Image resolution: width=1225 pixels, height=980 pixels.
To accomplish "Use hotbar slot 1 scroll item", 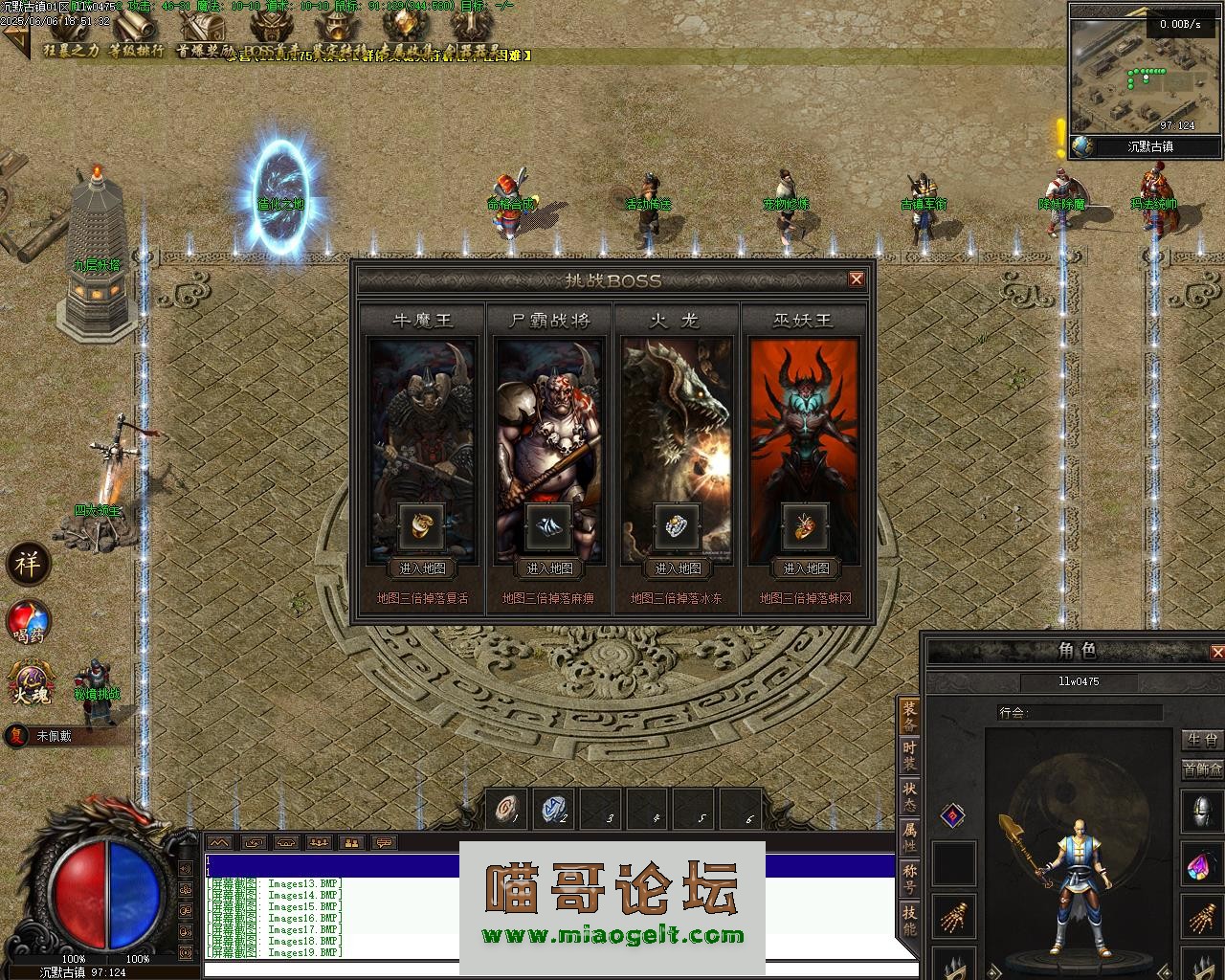I will pos(507,810).
